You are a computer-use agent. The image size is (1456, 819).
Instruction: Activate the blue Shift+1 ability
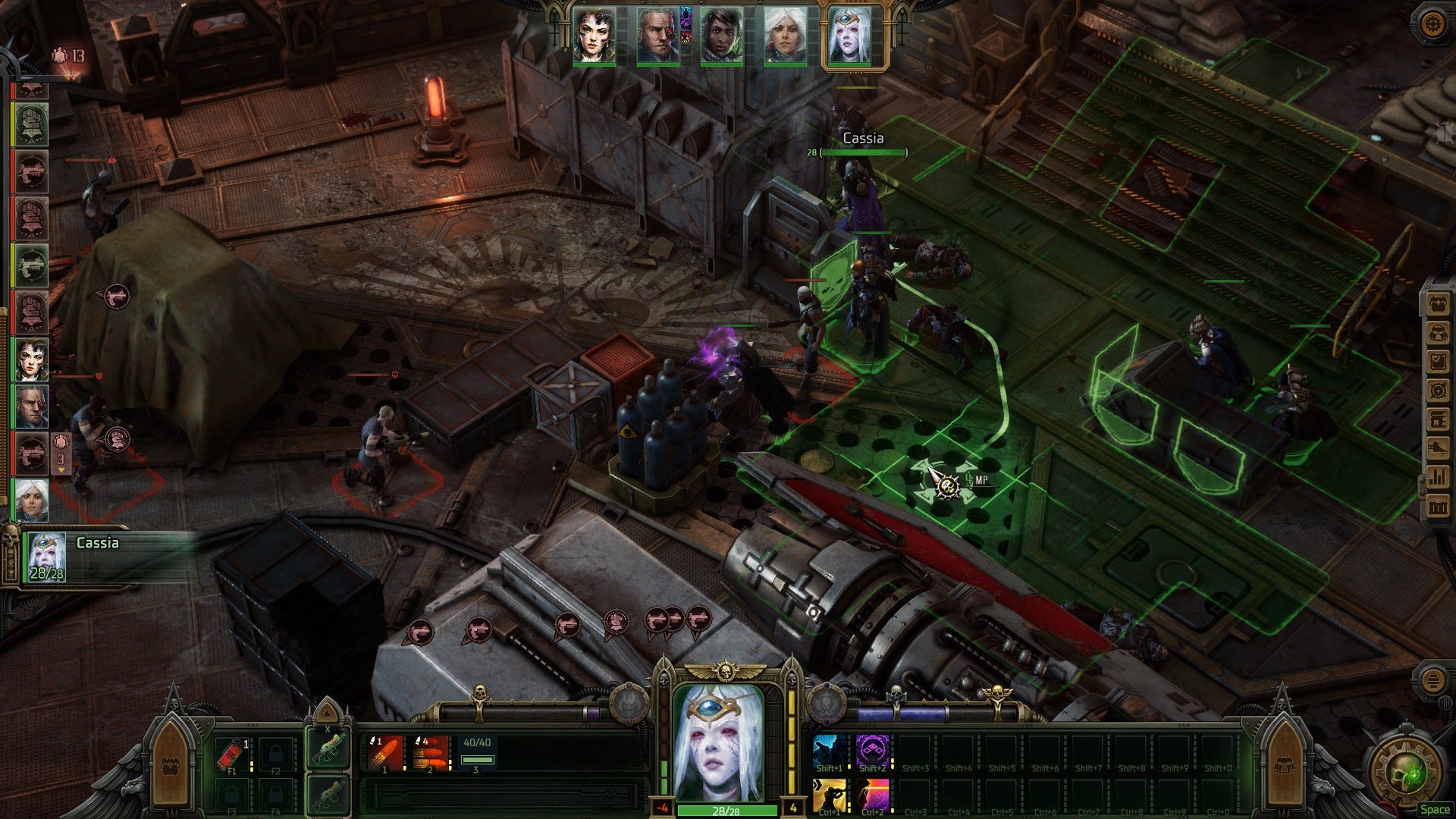[830, 753]
